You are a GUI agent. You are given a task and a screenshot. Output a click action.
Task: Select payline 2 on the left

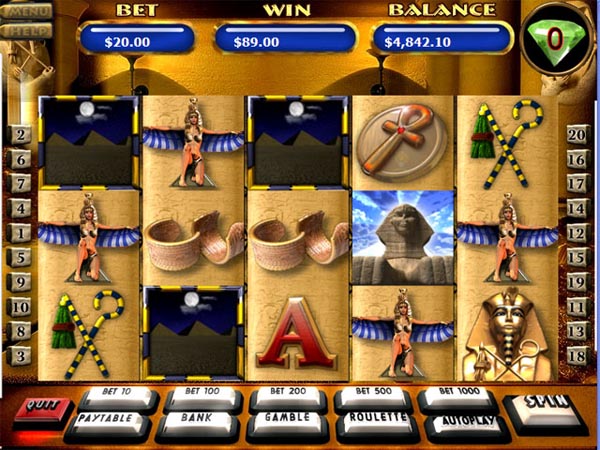[19, 135]
